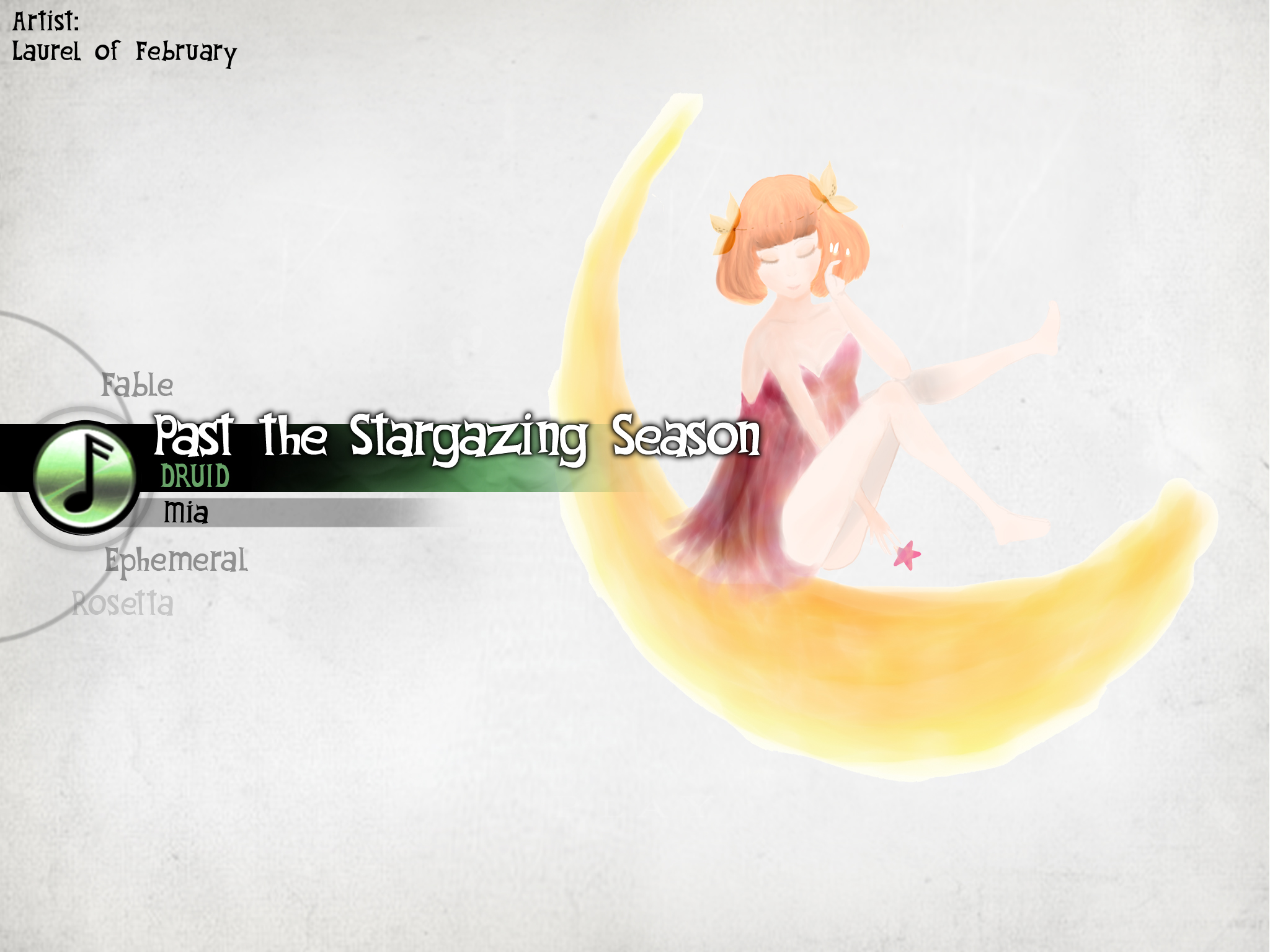1270x952 pixels.
Task: Select the Fable song entry
Action: pyautogui.click(x=137, y=385)
